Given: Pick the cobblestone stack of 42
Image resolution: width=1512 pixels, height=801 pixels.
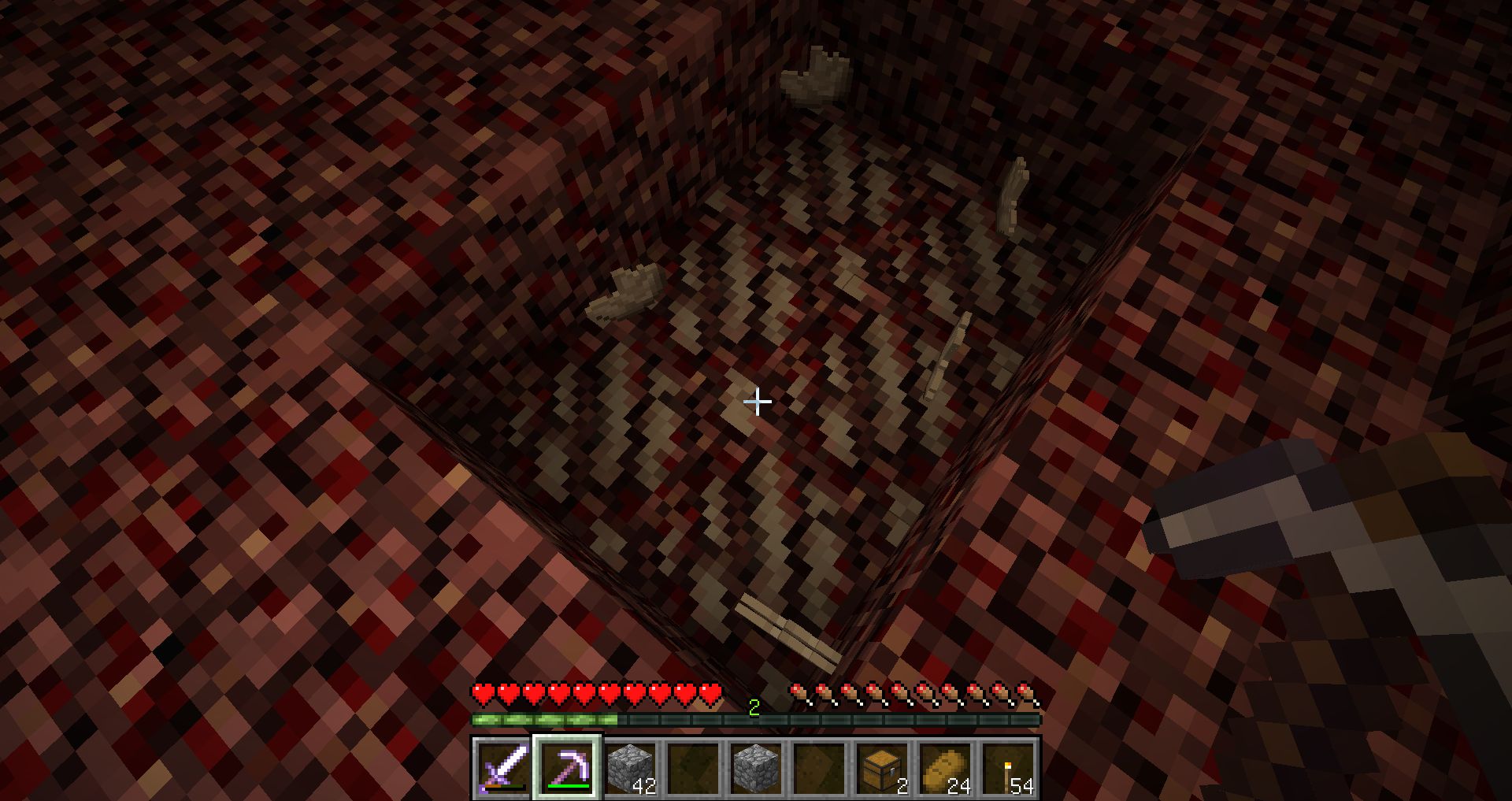Looking at the screenshot, I should (630, 768).
